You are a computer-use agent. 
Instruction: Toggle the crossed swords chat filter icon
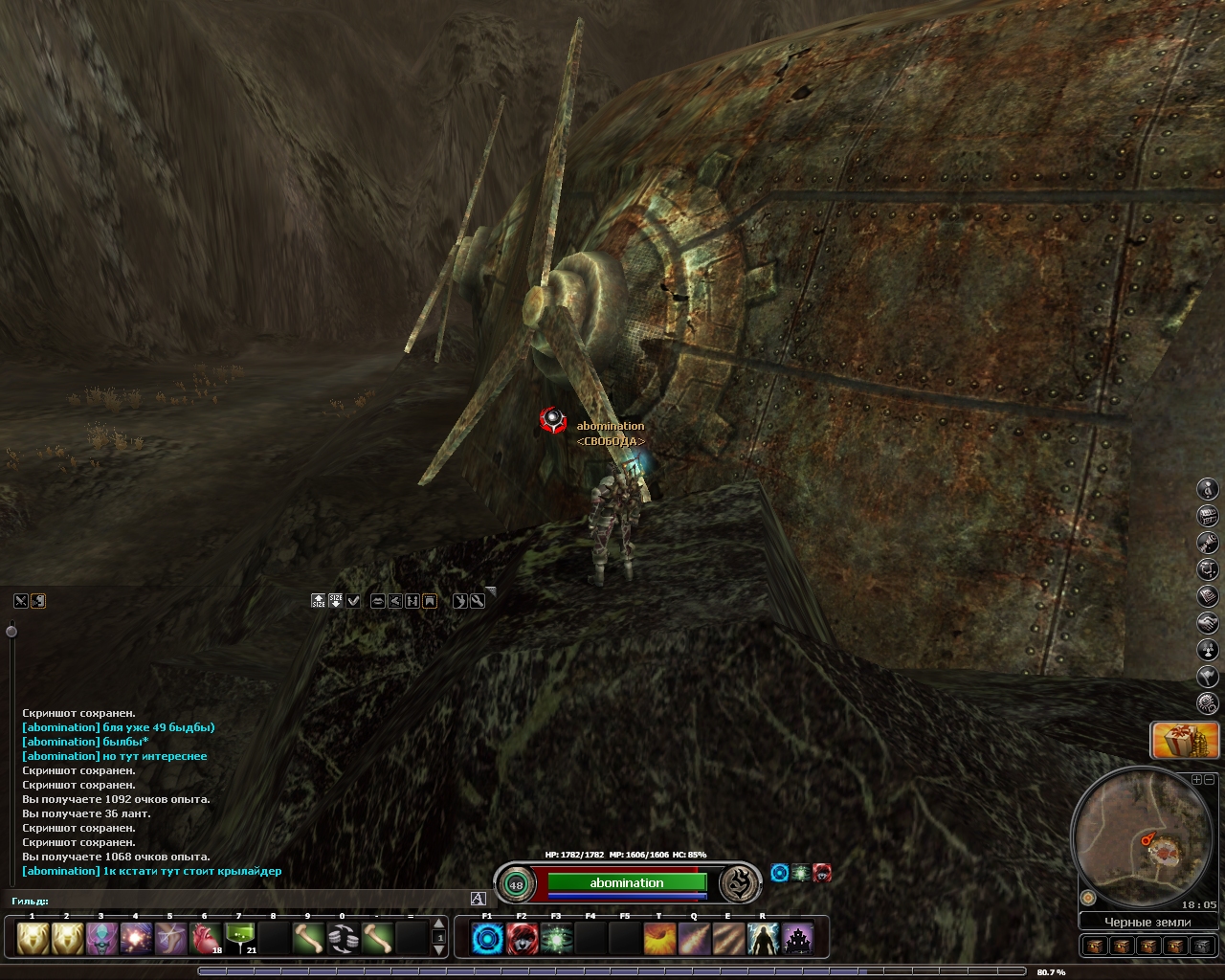[x=21, y=601]
